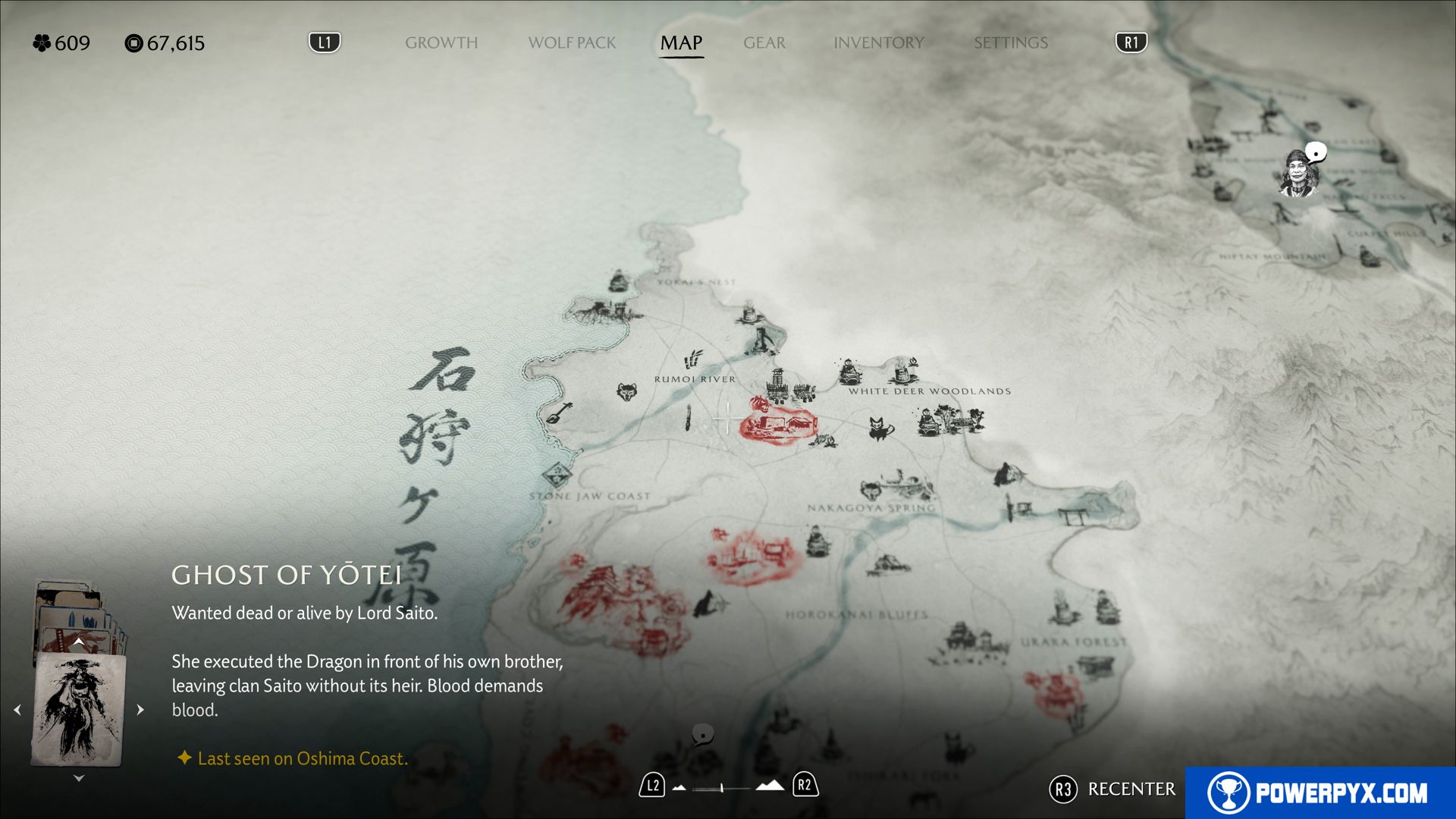Open the PowerPyx.com watermark link
This screenshot has height=819, width=1456.
click(x=1319, y=792)
